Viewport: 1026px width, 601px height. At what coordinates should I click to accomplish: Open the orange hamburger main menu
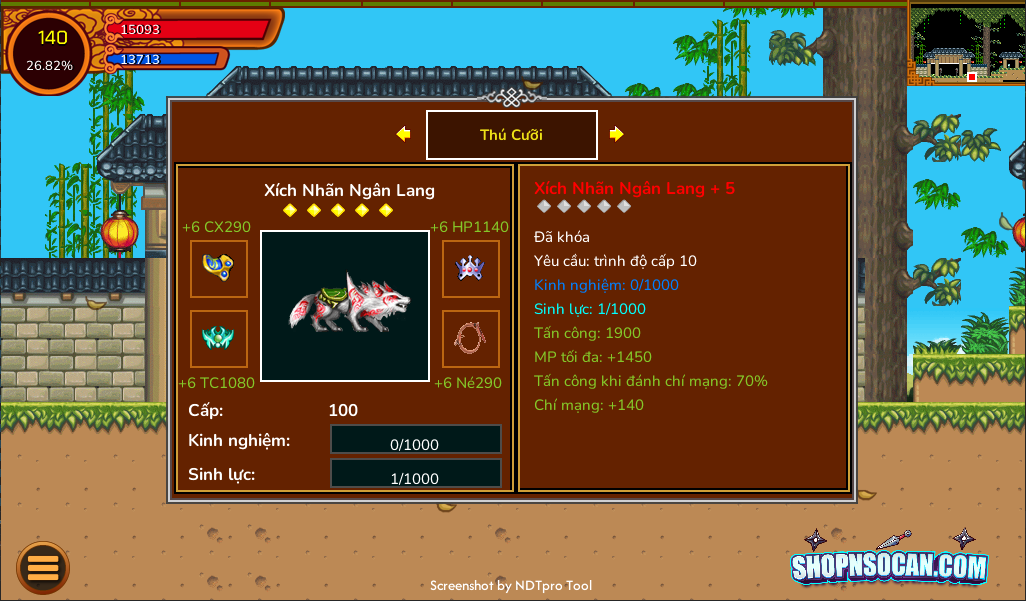[43, 568]
